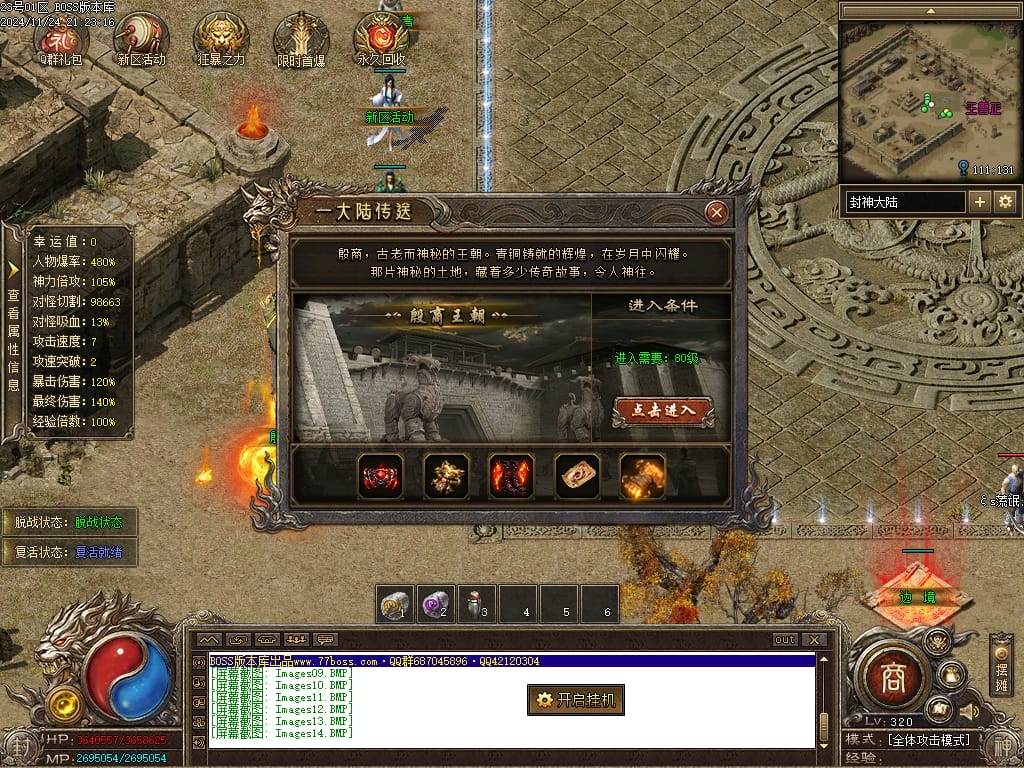Viewport: 1024px width, 768px height.
Task: Open the 新区活动 drum icon
Action: [141, 35]
